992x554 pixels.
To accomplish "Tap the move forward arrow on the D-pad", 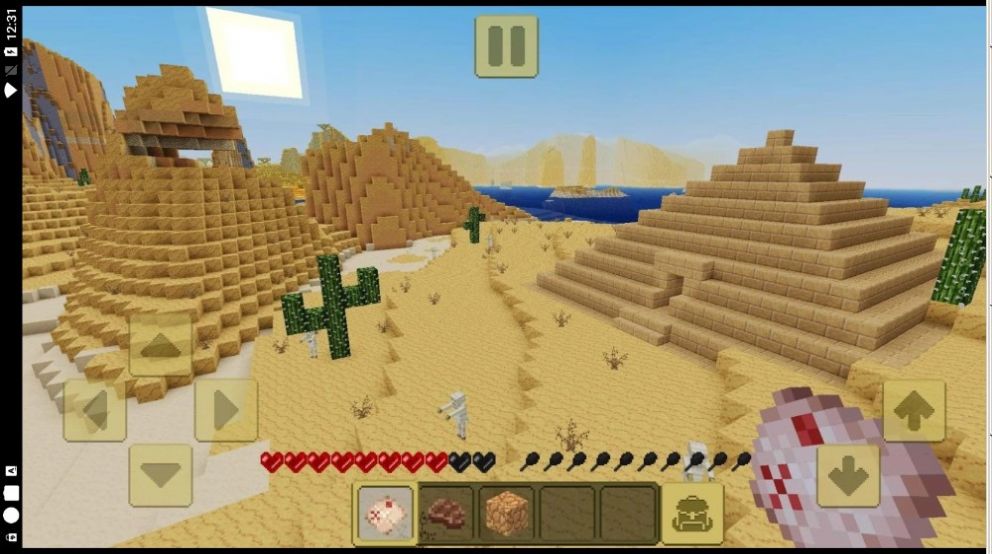I will click(160, 346).
